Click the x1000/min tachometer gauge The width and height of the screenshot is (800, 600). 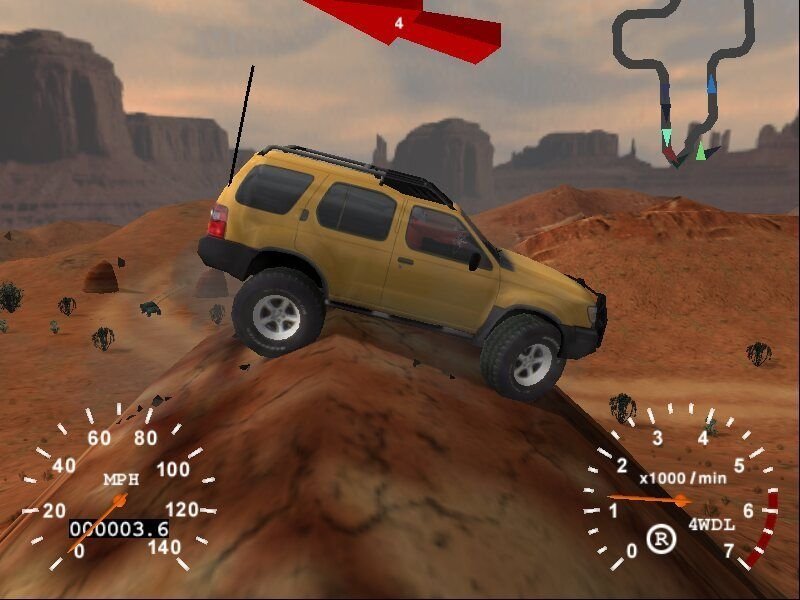(x=683, y=495)
